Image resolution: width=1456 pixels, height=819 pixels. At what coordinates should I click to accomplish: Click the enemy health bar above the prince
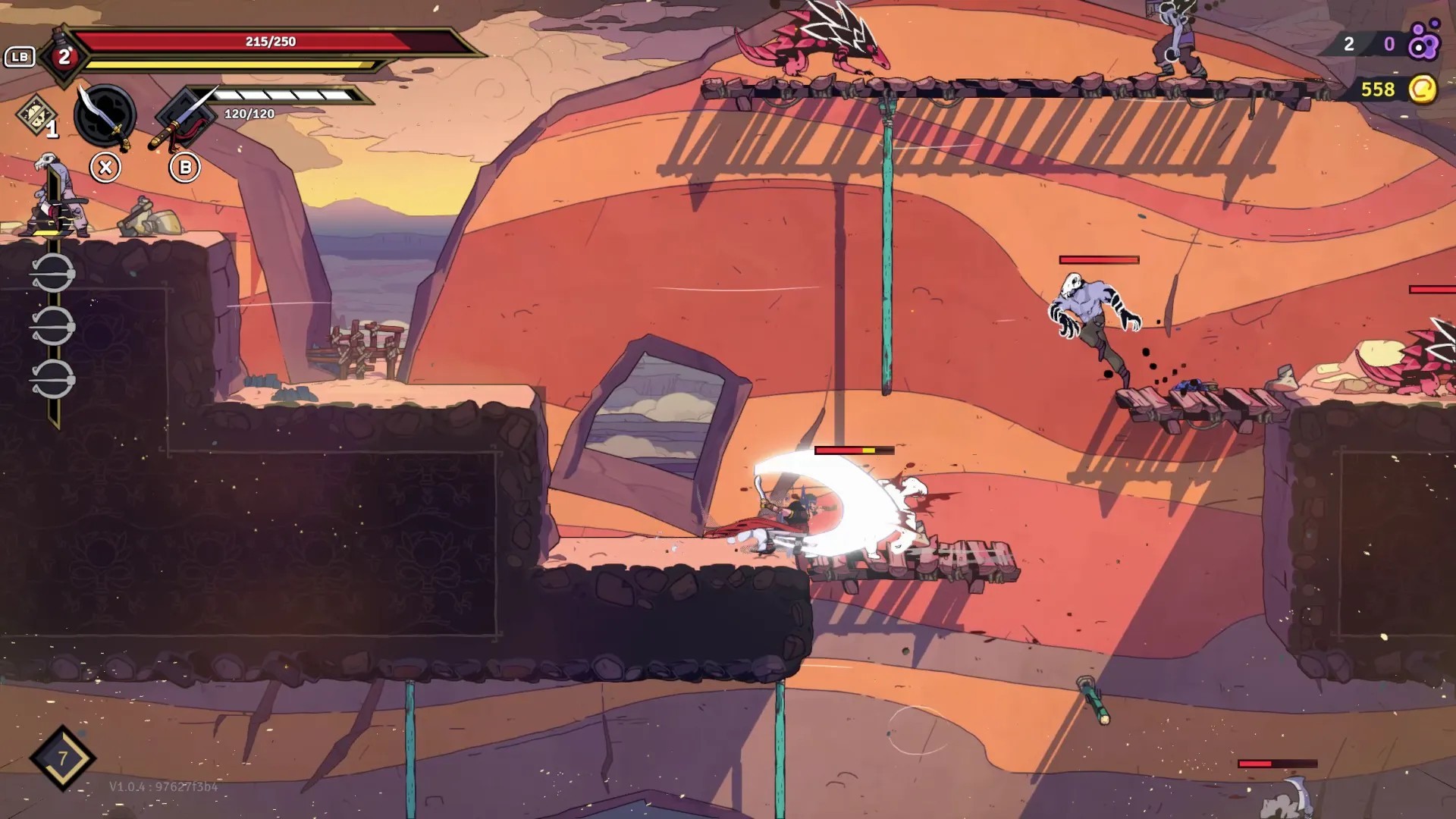[854, 449]
